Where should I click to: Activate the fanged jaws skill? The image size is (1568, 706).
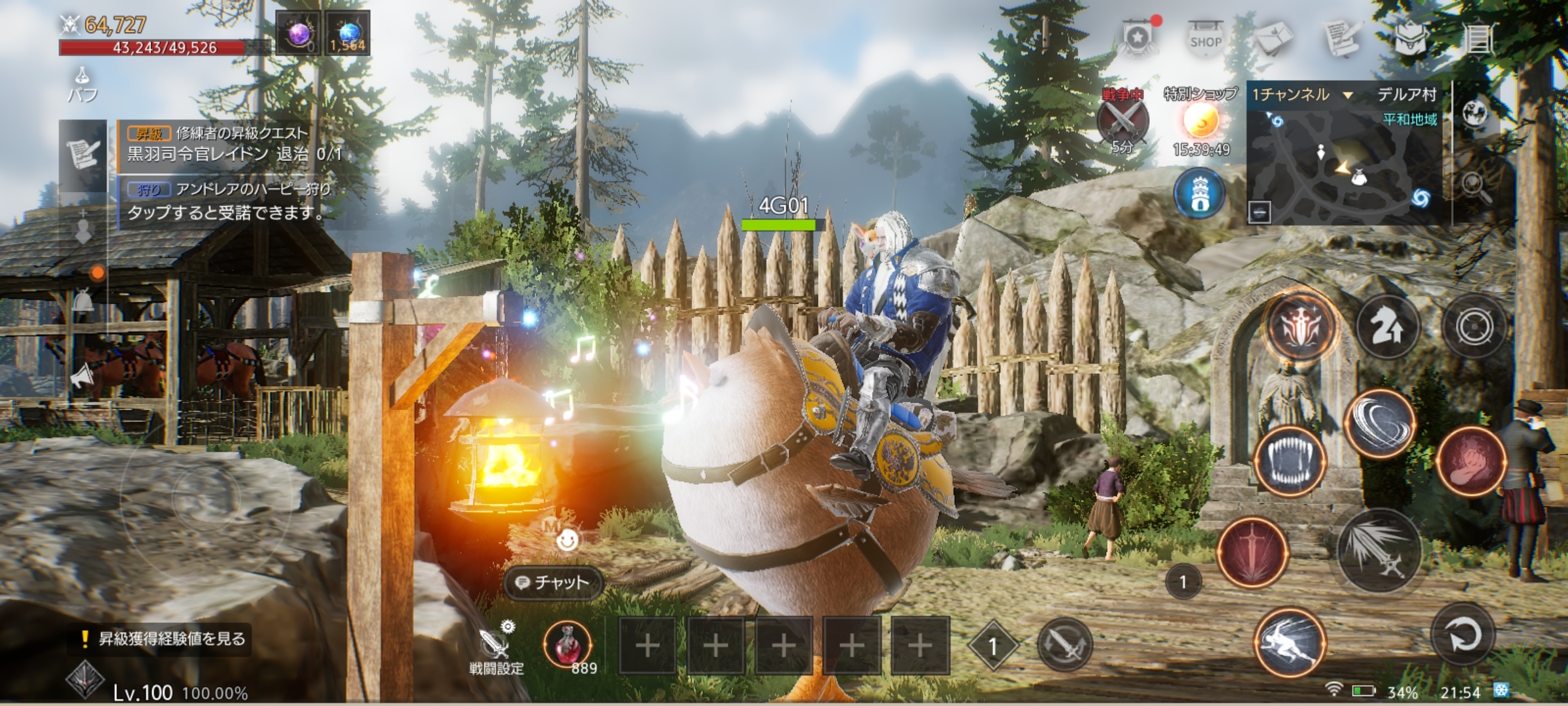pos(1290,460)
